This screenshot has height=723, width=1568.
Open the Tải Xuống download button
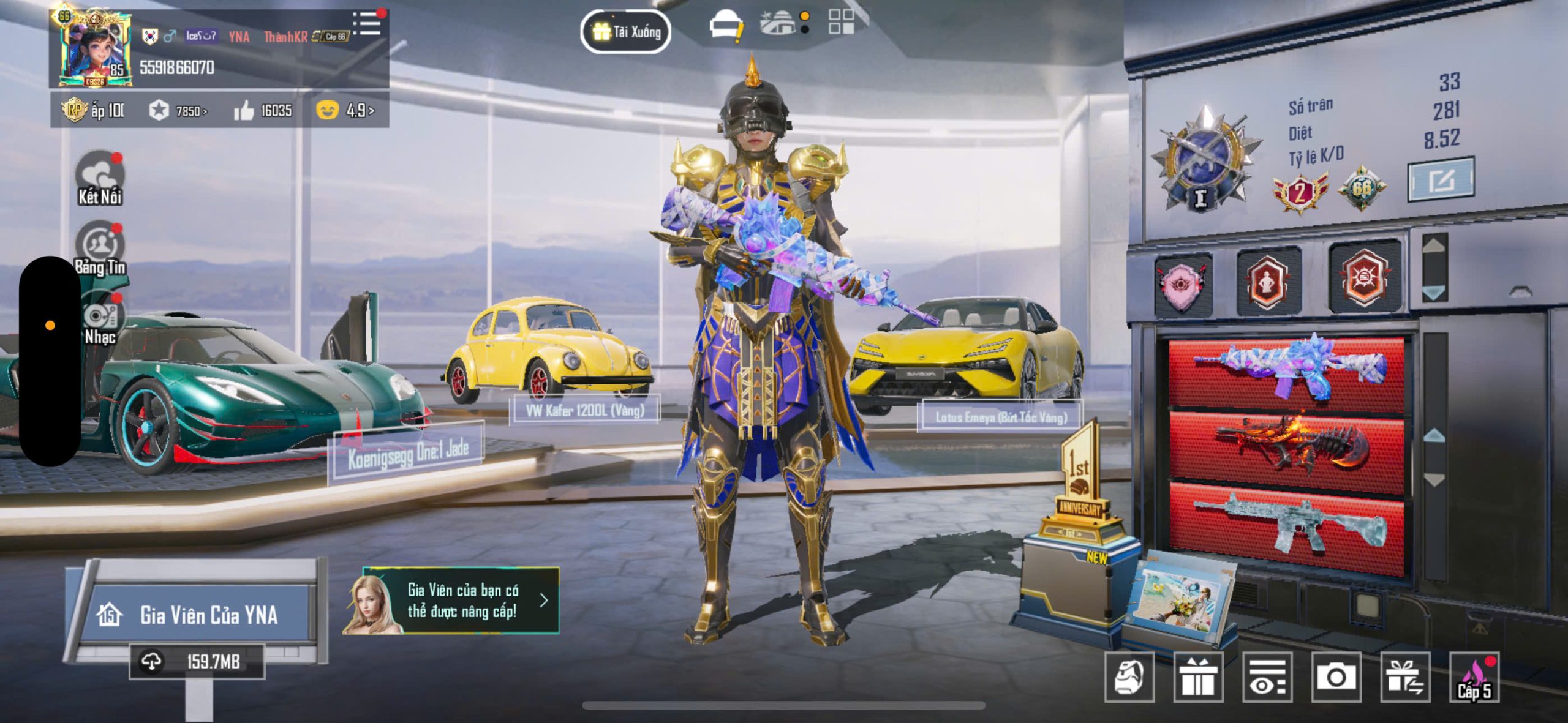tap(625, 32)
